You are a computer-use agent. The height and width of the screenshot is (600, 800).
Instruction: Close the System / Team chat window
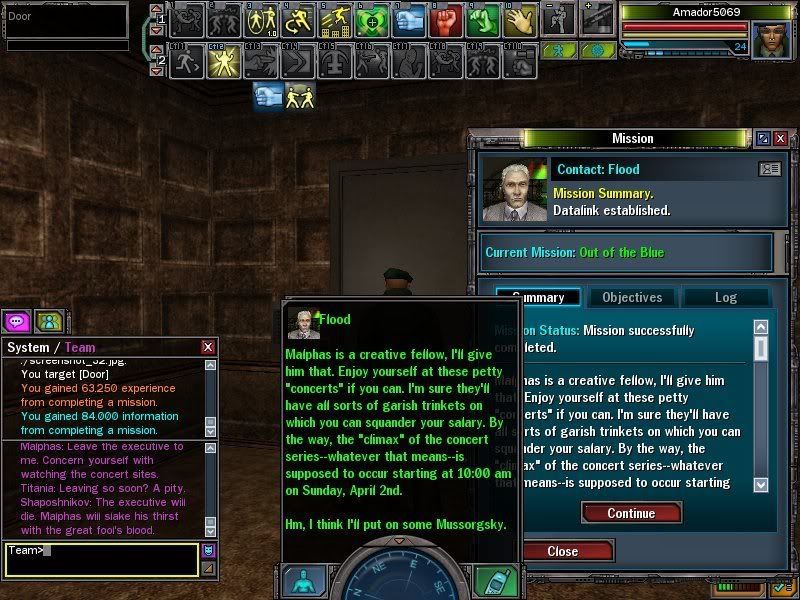pos(208,347)
